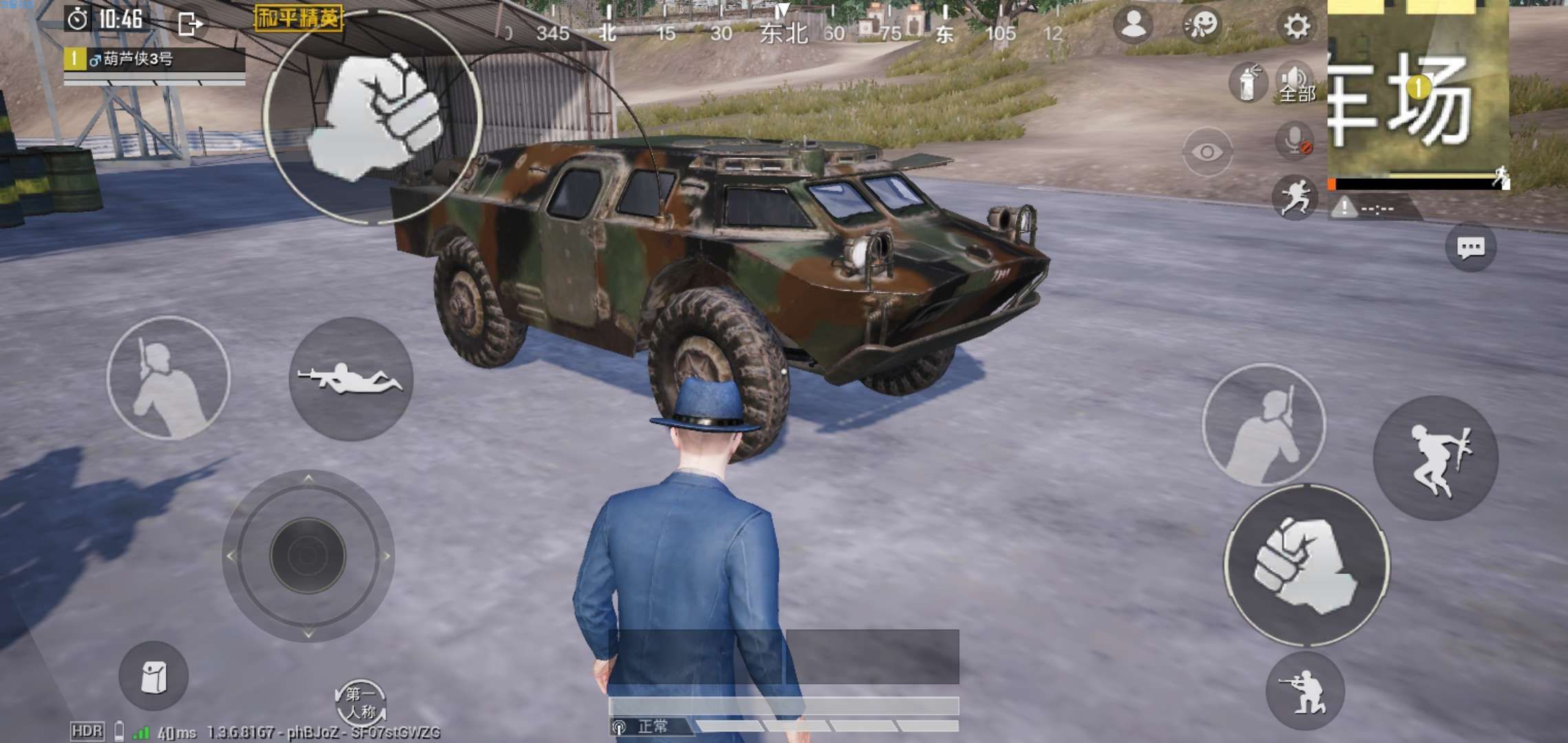The height and width of the screenshot is (743, 1568).
Task: Go prone with the lying soldier button
Action: [x=351, y=378]
